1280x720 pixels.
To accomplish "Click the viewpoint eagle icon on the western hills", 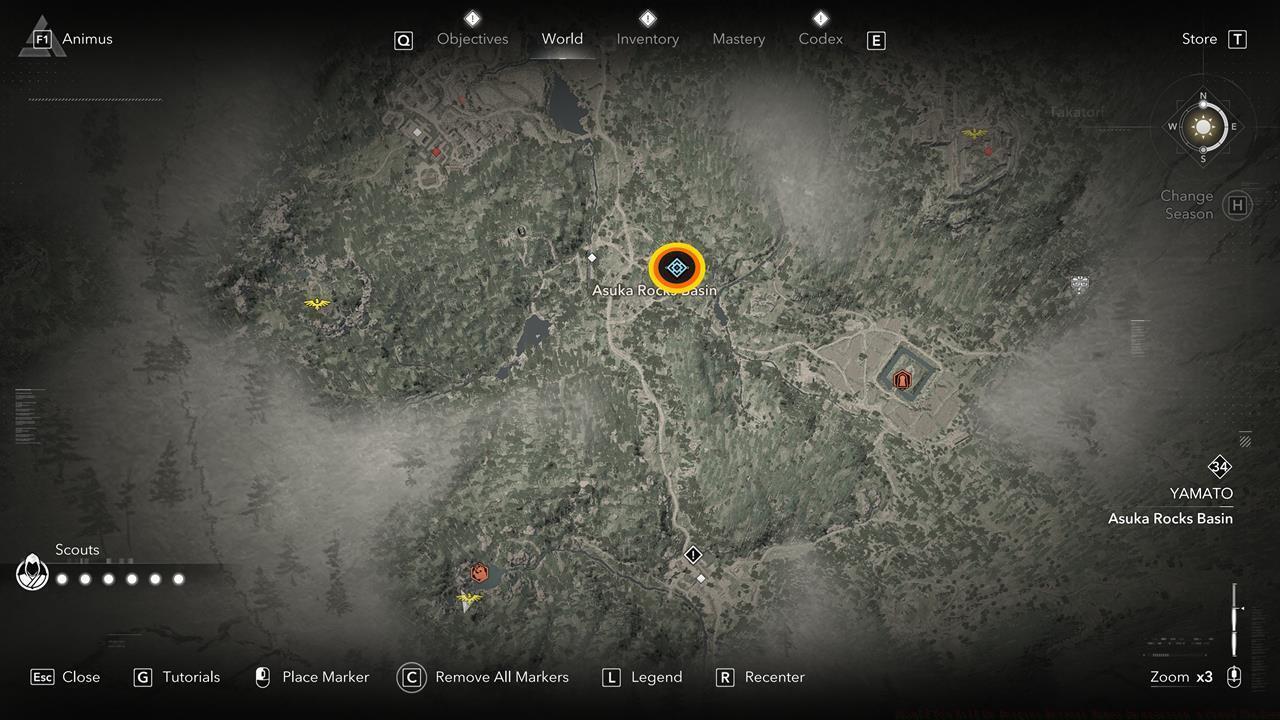I will (x=318, y=305).
